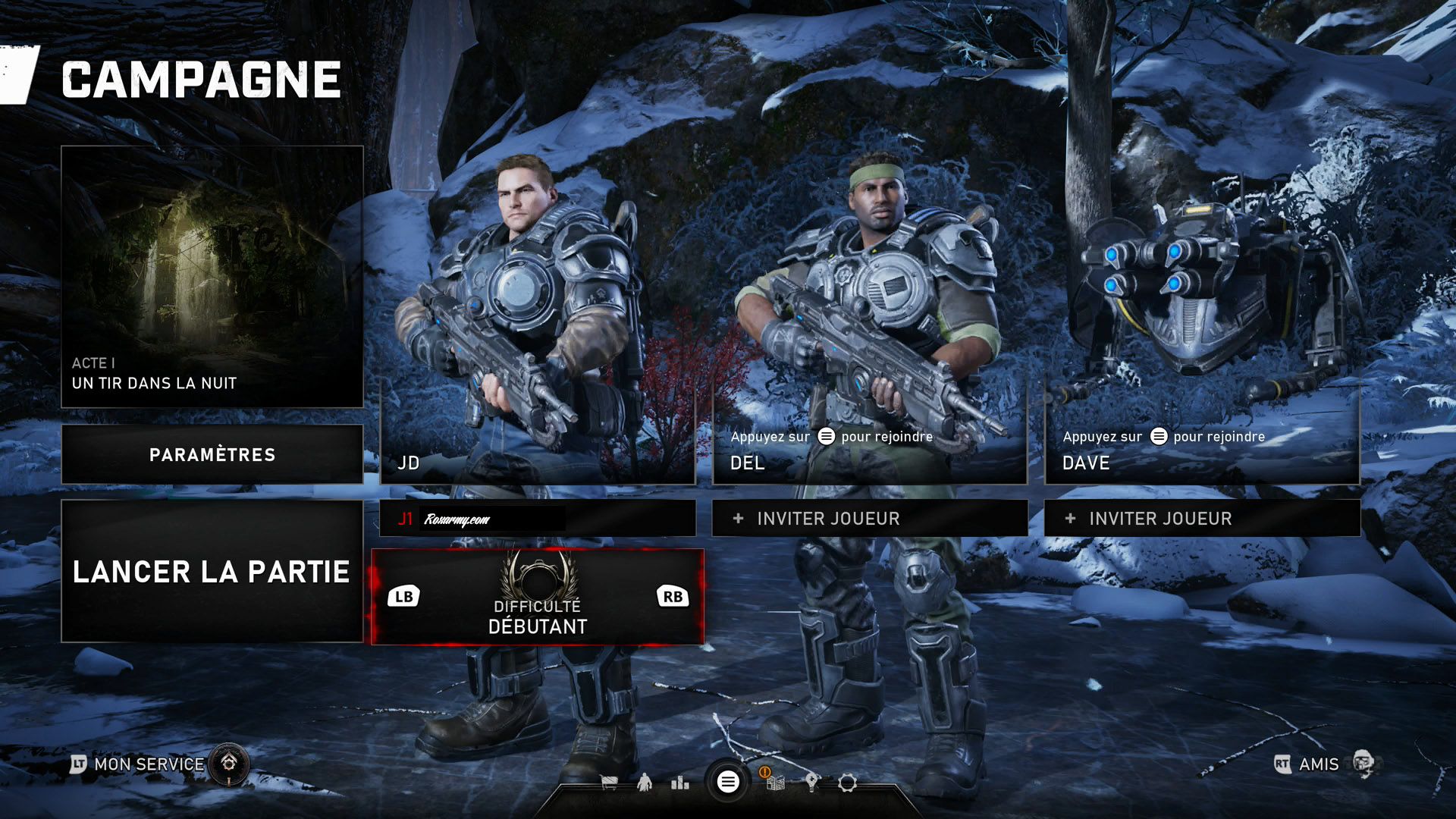Show the lightbulb tips icon

point(811,783)
